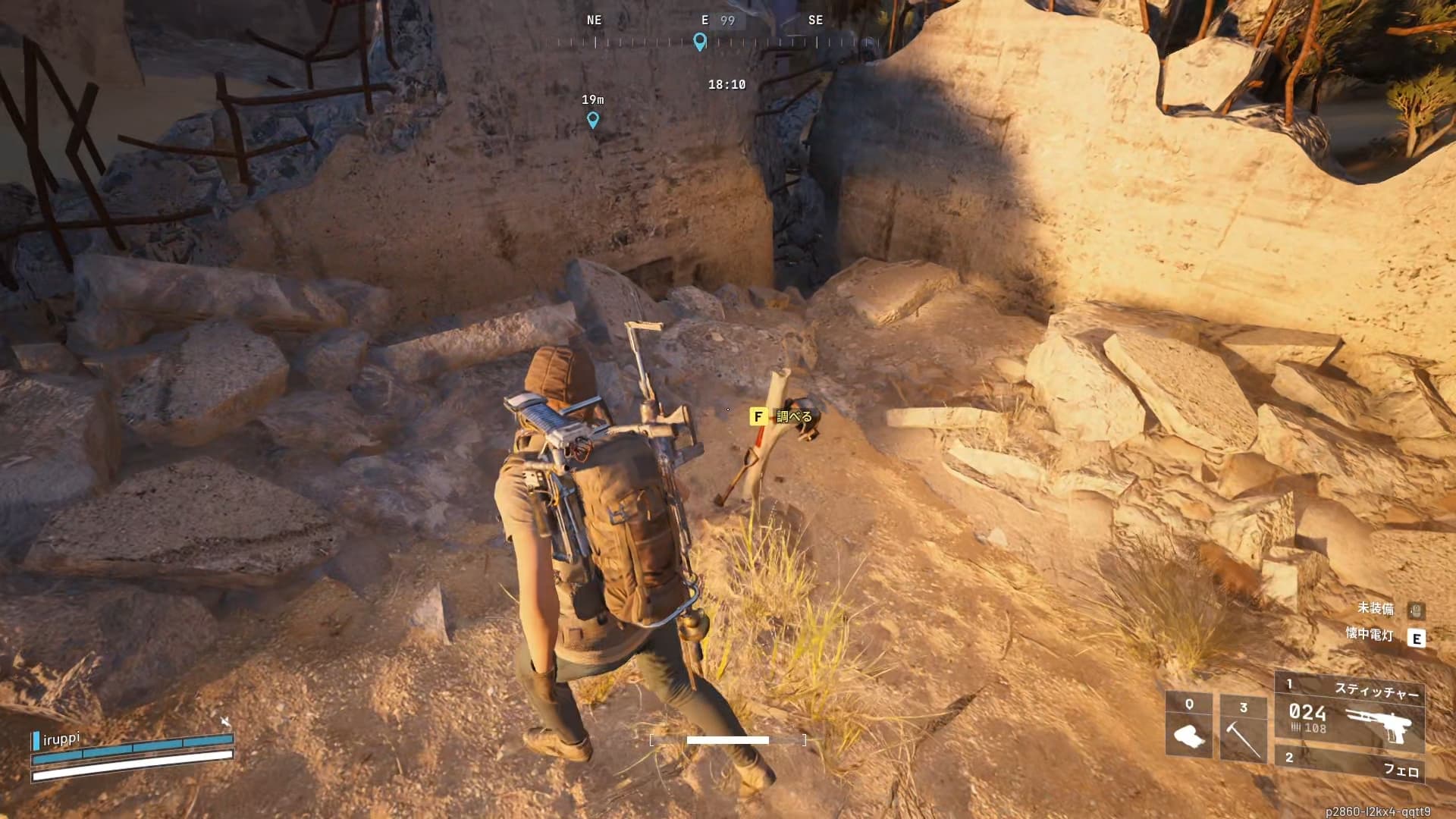Choose the bandage item slot
The height and width of the screenshot is (819, 1456).
(1188, 725)
